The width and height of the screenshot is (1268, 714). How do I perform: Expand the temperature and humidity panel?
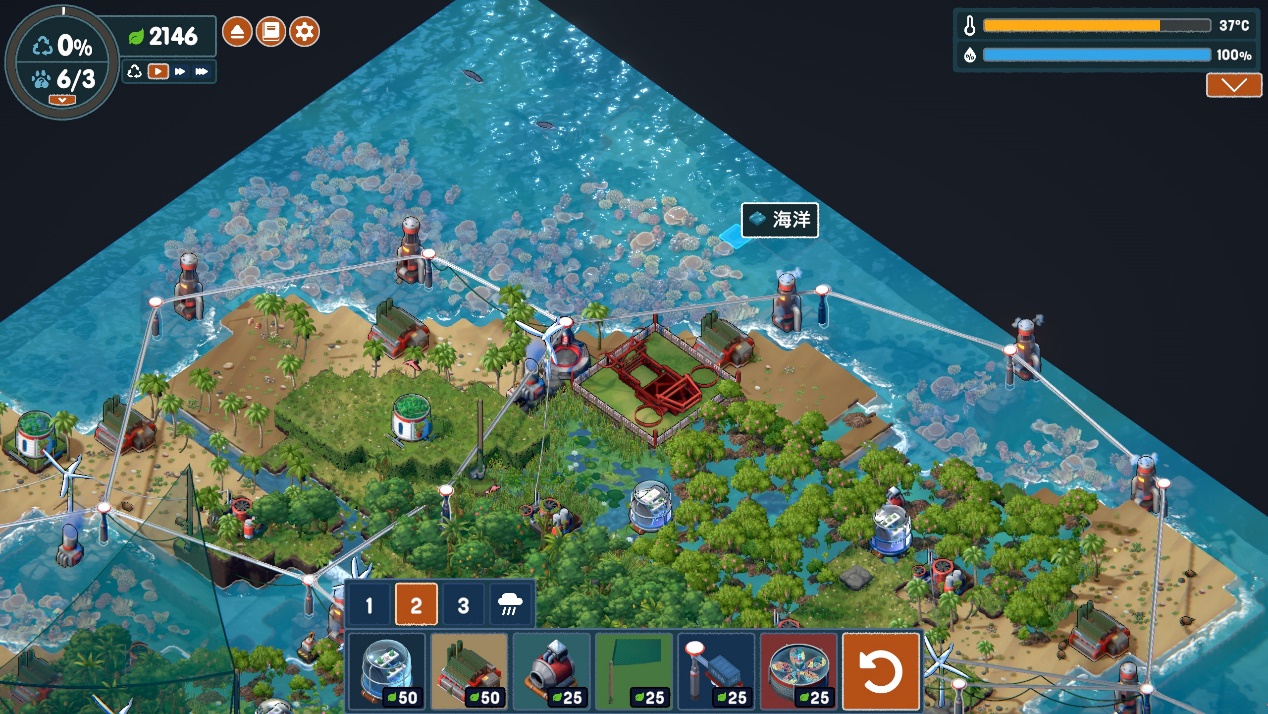point(1233,85)
